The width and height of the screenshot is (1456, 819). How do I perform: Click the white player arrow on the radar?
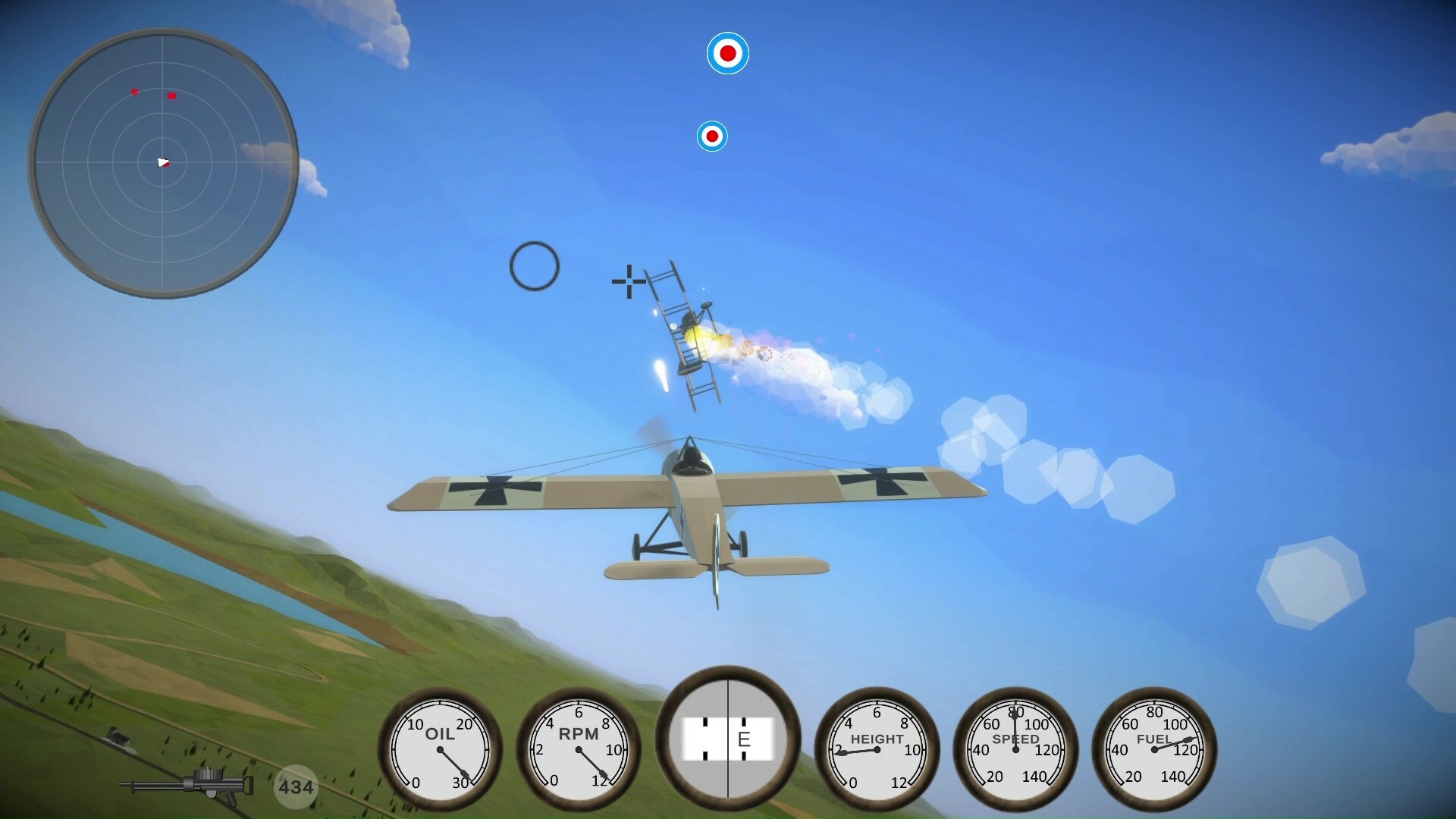coord(163,162)
